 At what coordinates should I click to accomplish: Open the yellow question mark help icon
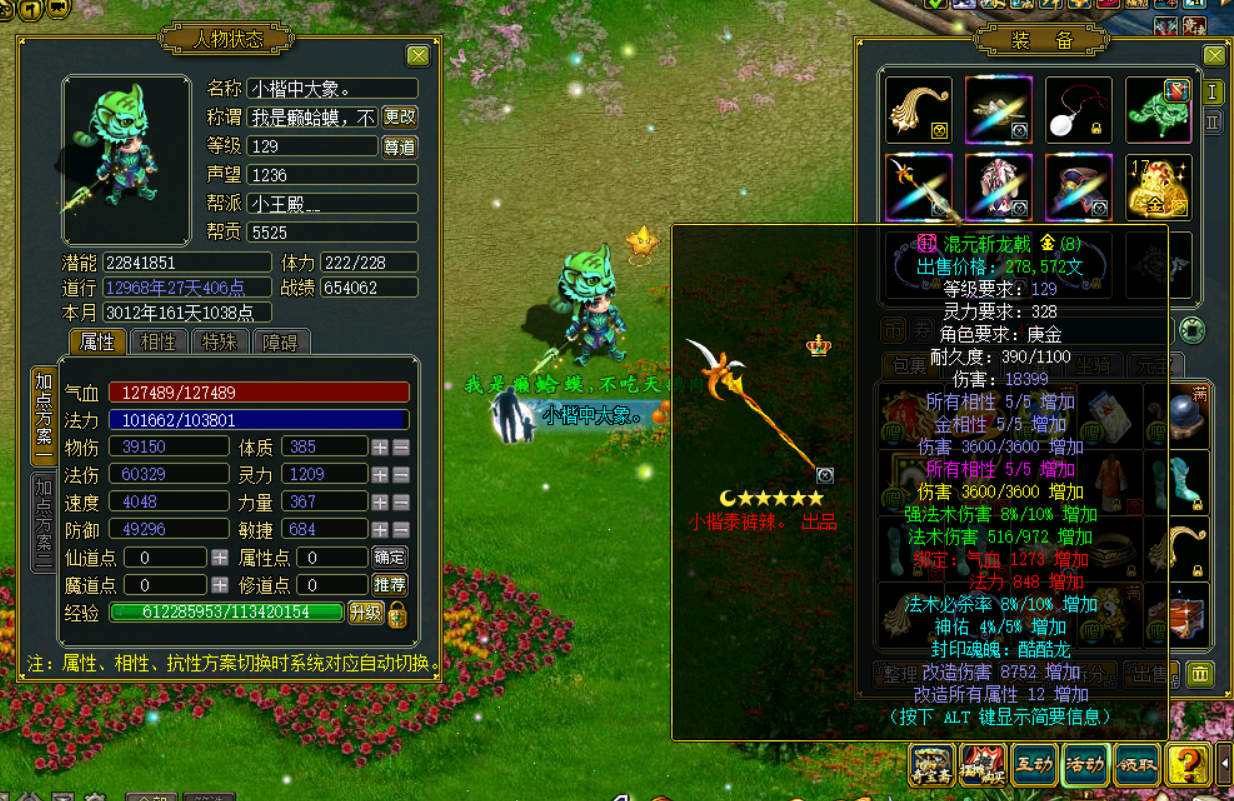coord(1188,766)
